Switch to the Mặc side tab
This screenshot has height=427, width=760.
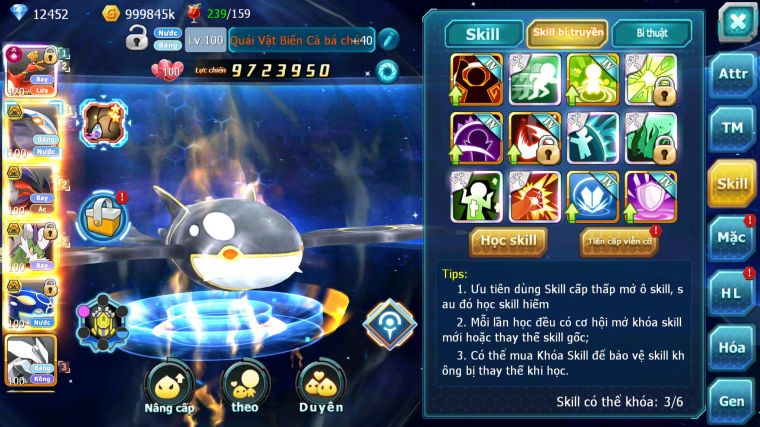[732, 238]
